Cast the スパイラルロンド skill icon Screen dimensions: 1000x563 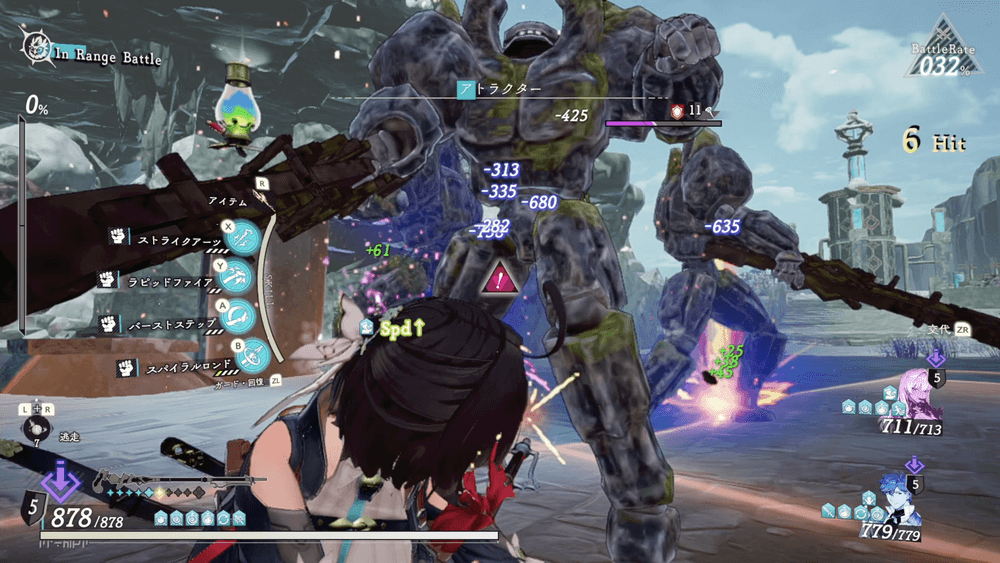(253, 353)
